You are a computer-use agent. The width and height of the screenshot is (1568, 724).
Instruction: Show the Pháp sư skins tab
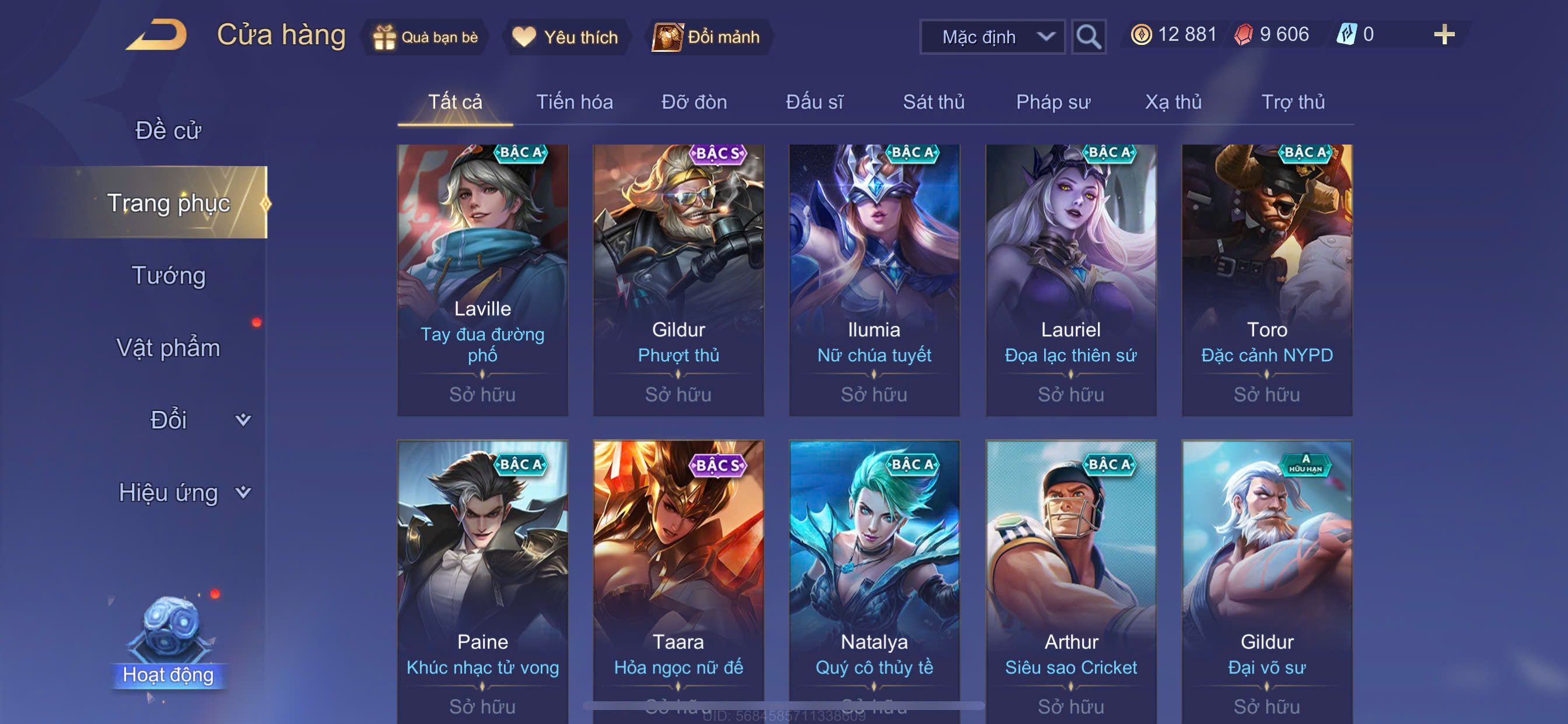click(x=1053, y=101)
